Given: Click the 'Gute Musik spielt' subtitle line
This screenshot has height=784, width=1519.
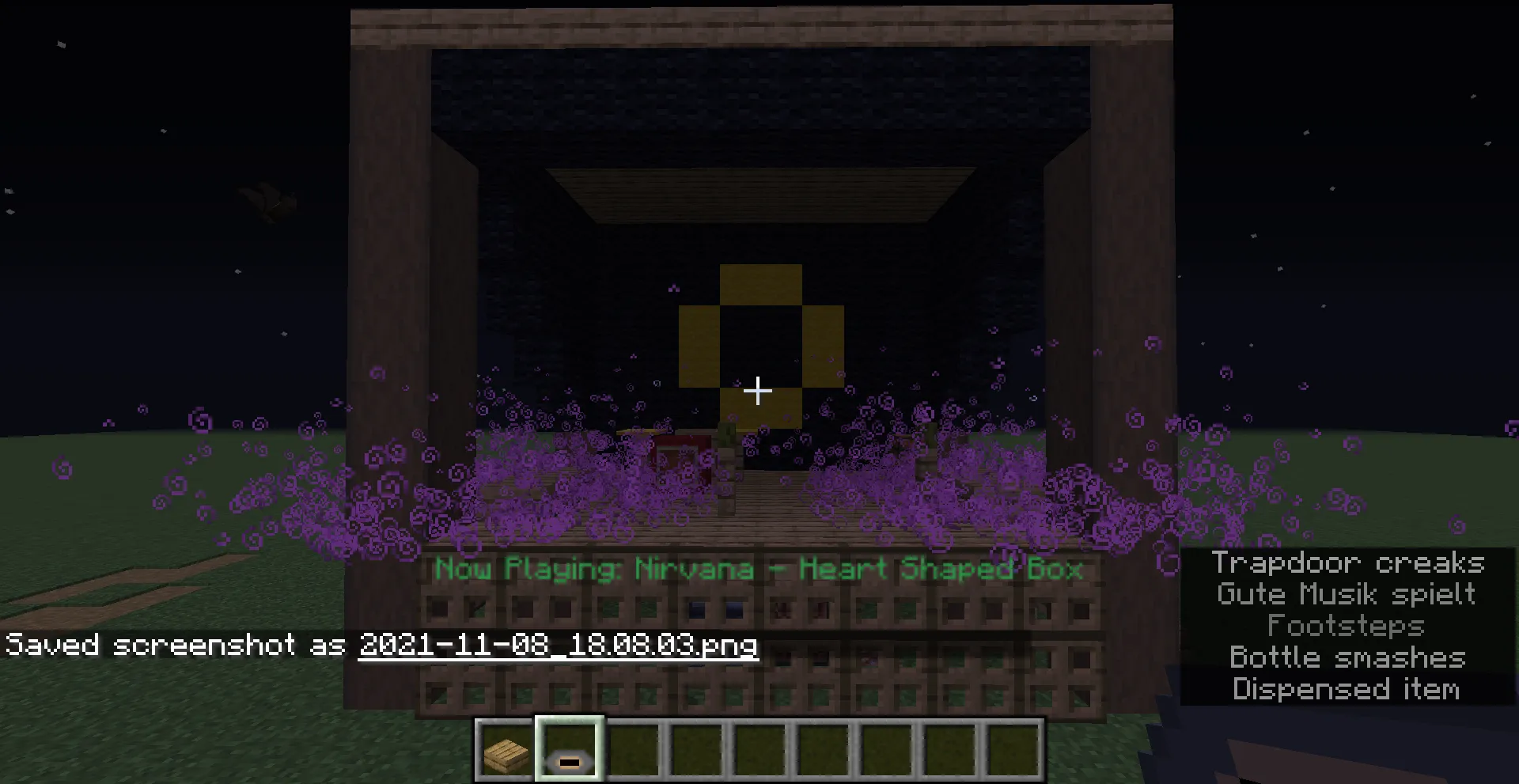Looking at the screenshot, I should coord(1345,594).
